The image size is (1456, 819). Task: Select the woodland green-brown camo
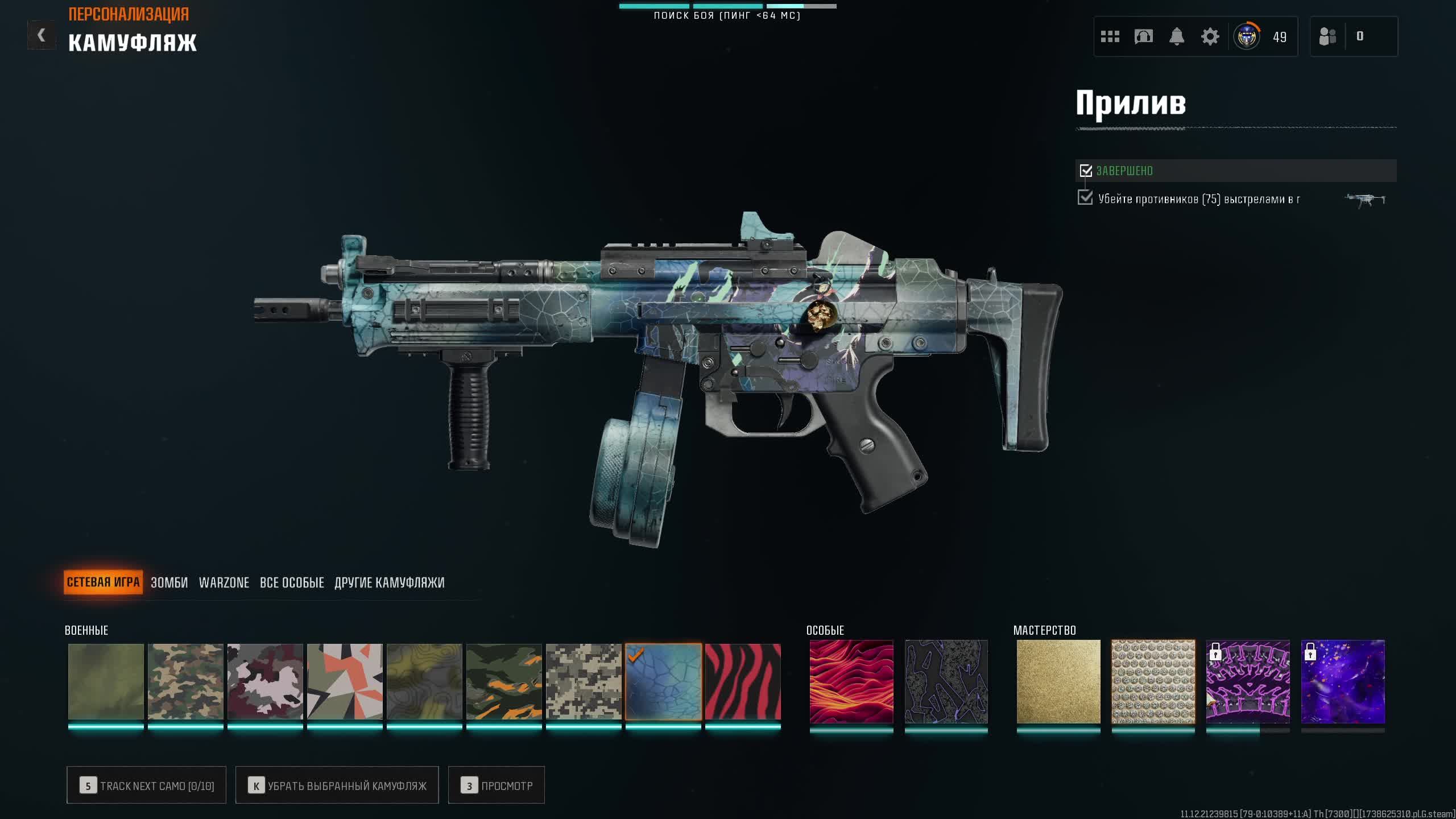tap(185, 681)
